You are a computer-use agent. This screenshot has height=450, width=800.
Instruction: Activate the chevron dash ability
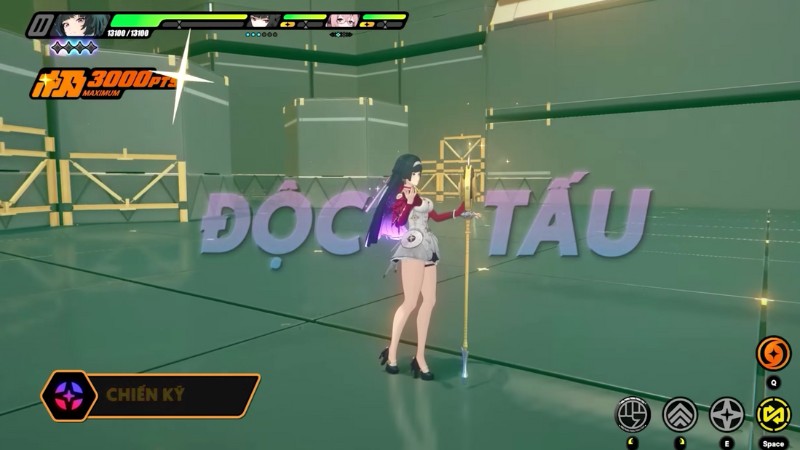(x=679, y=413)
